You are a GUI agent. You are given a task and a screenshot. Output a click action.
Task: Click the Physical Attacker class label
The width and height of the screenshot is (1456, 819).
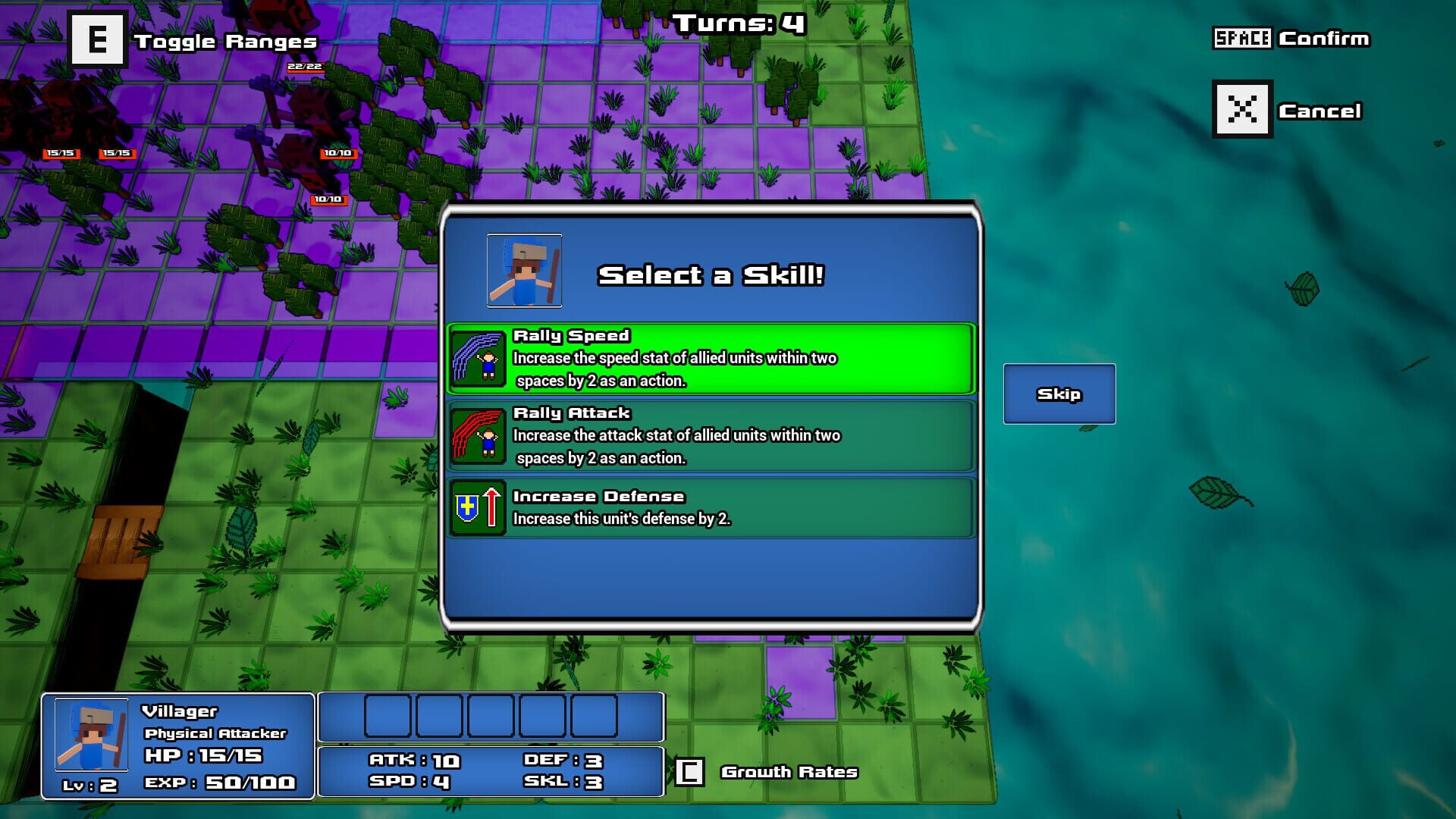pyautogui.click(x=215, y=733)
